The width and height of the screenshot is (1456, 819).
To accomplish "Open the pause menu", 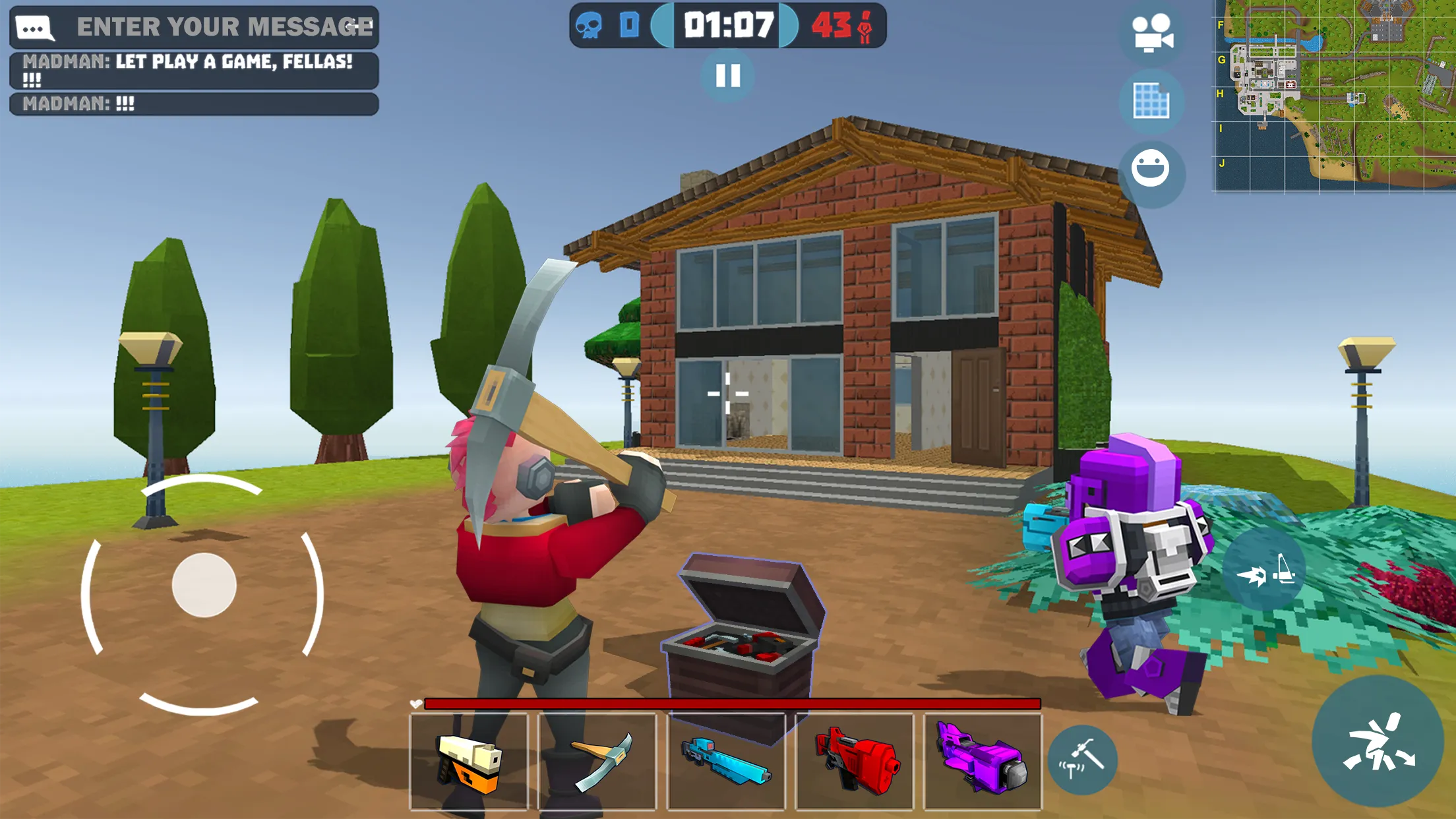I will click(728, 75).
